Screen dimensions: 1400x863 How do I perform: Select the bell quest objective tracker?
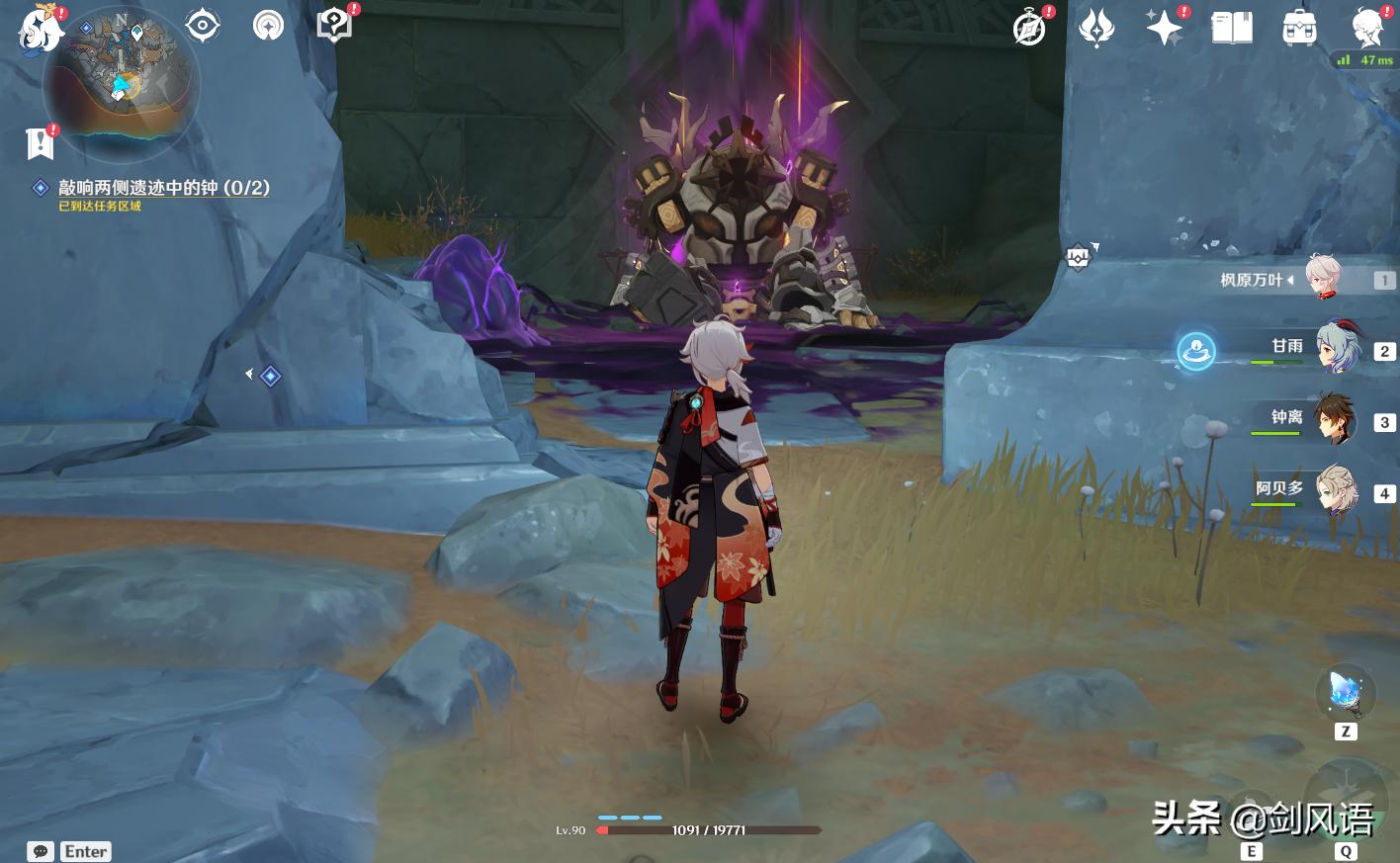pyautogui.click(x=163, y=188)
